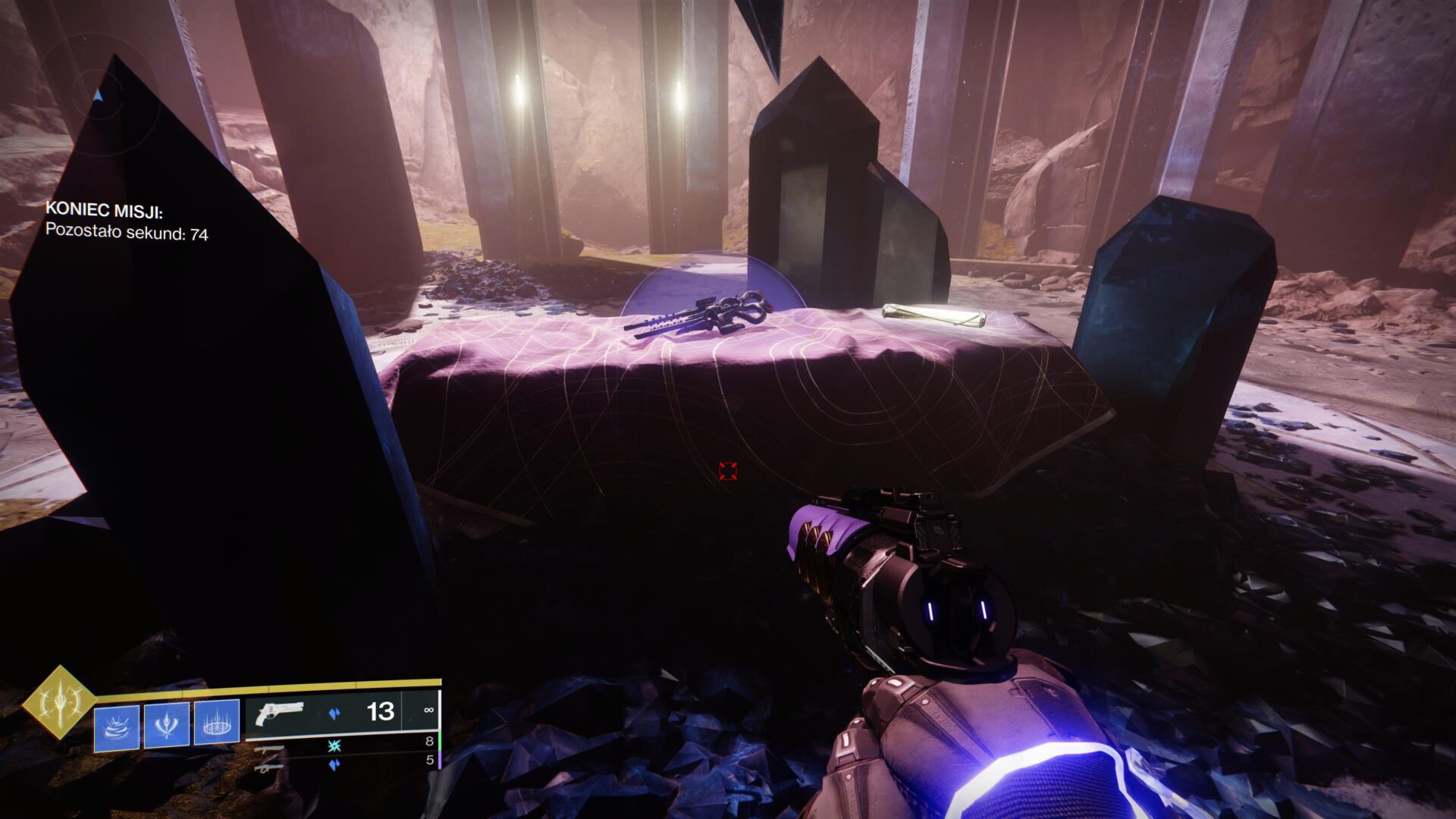
Task: Trigger the melee ability icon
Action: click(167, 725)
